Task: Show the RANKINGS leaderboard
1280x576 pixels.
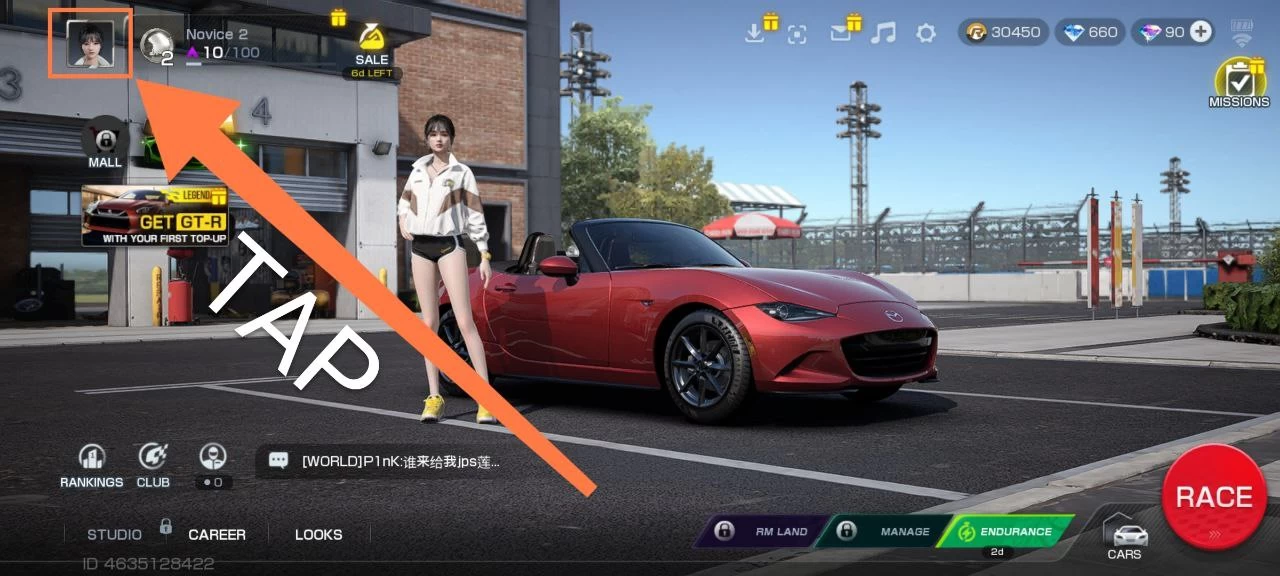Action: (x=92, y=465)
